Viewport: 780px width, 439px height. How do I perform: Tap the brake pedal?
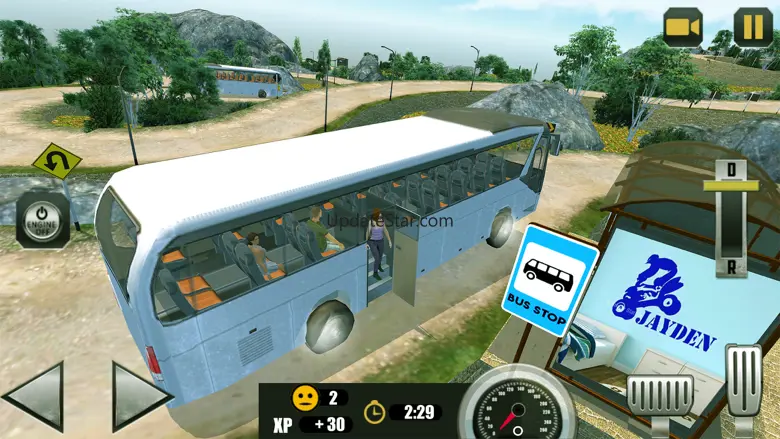(x=659, y=398)
